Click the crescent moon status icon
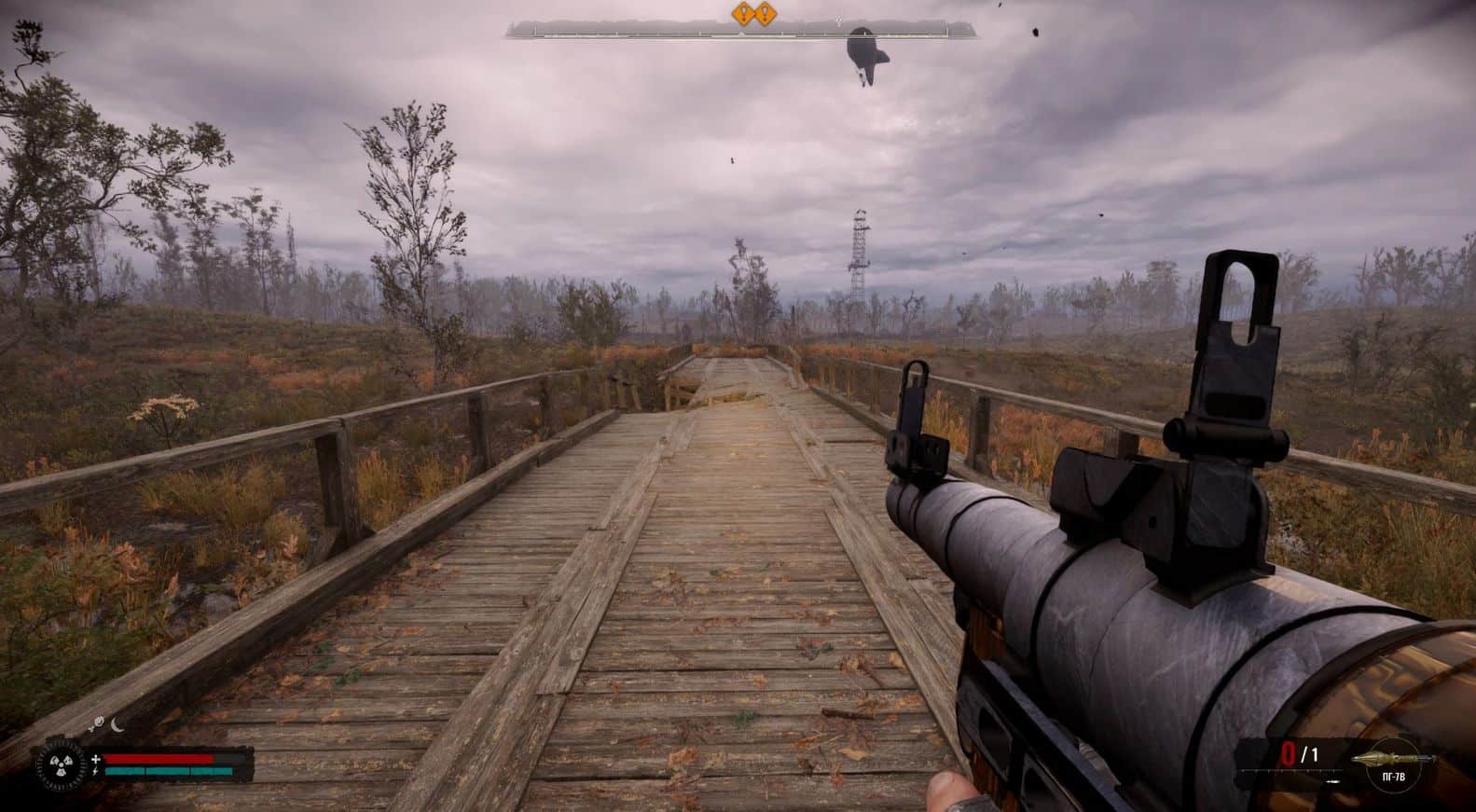The height and width of the screenshot is (812, 1476). click(x=117, y=723)
